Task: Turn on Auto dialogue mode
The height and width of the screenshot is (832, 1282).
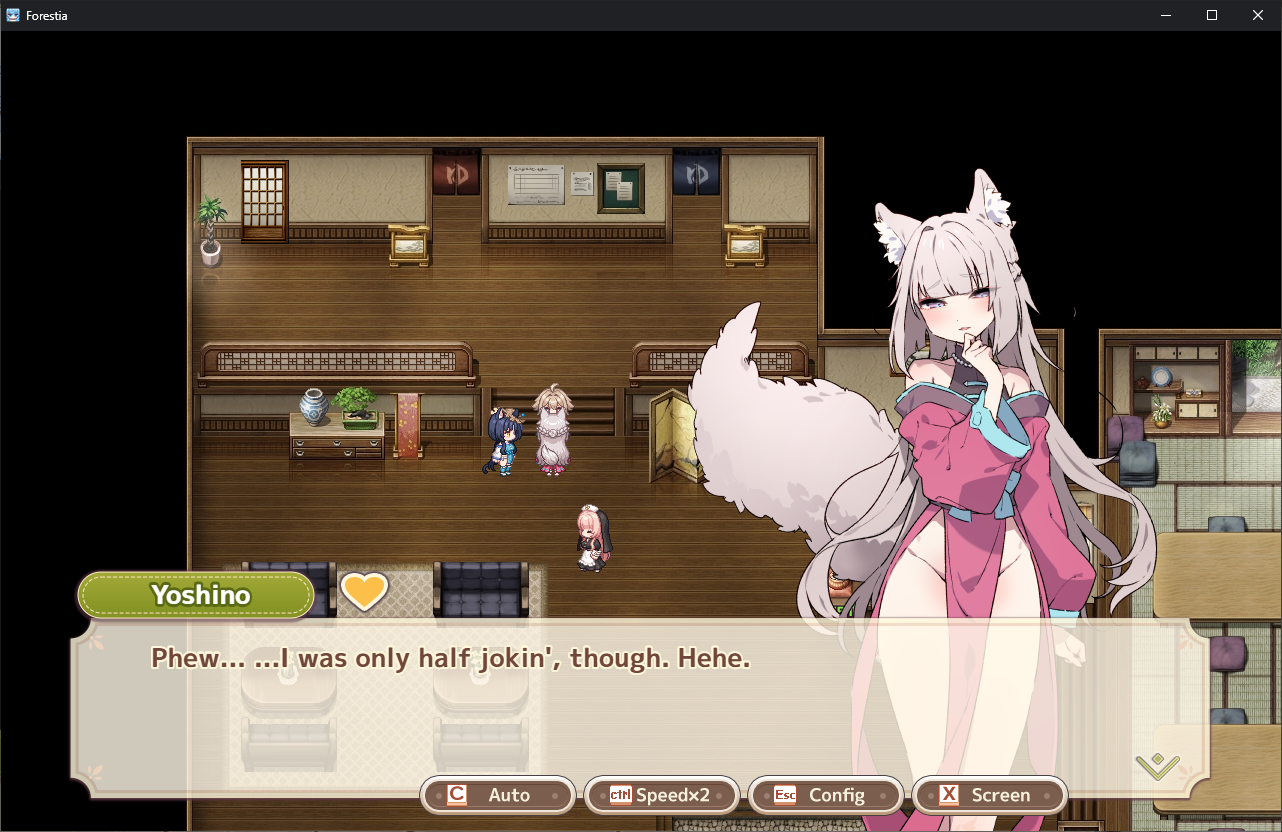Action: [x=498, y=795]
